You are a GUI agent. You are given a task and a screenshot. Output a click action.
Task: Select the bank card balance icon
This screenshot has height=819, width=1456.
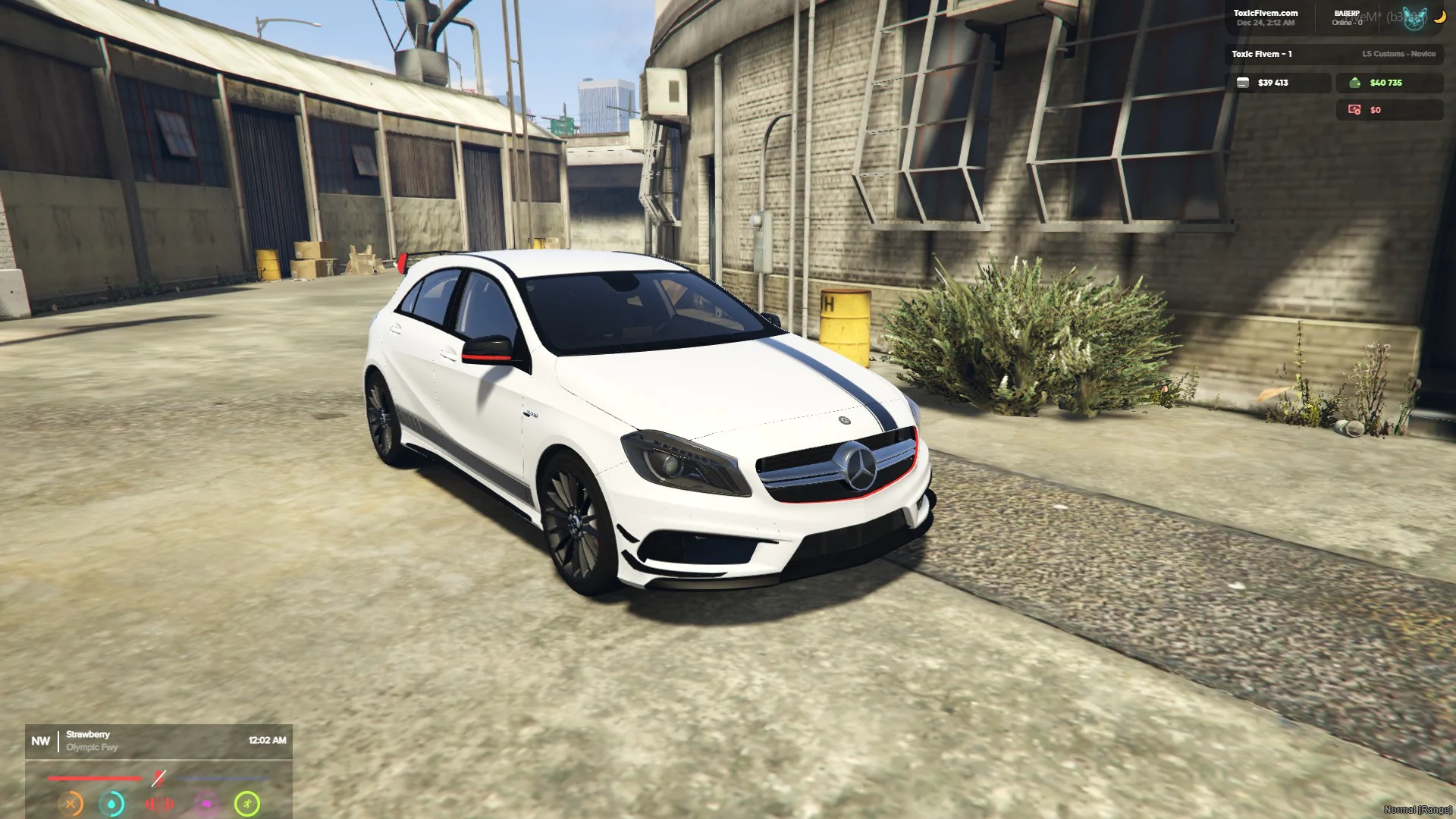point(1243,83)
